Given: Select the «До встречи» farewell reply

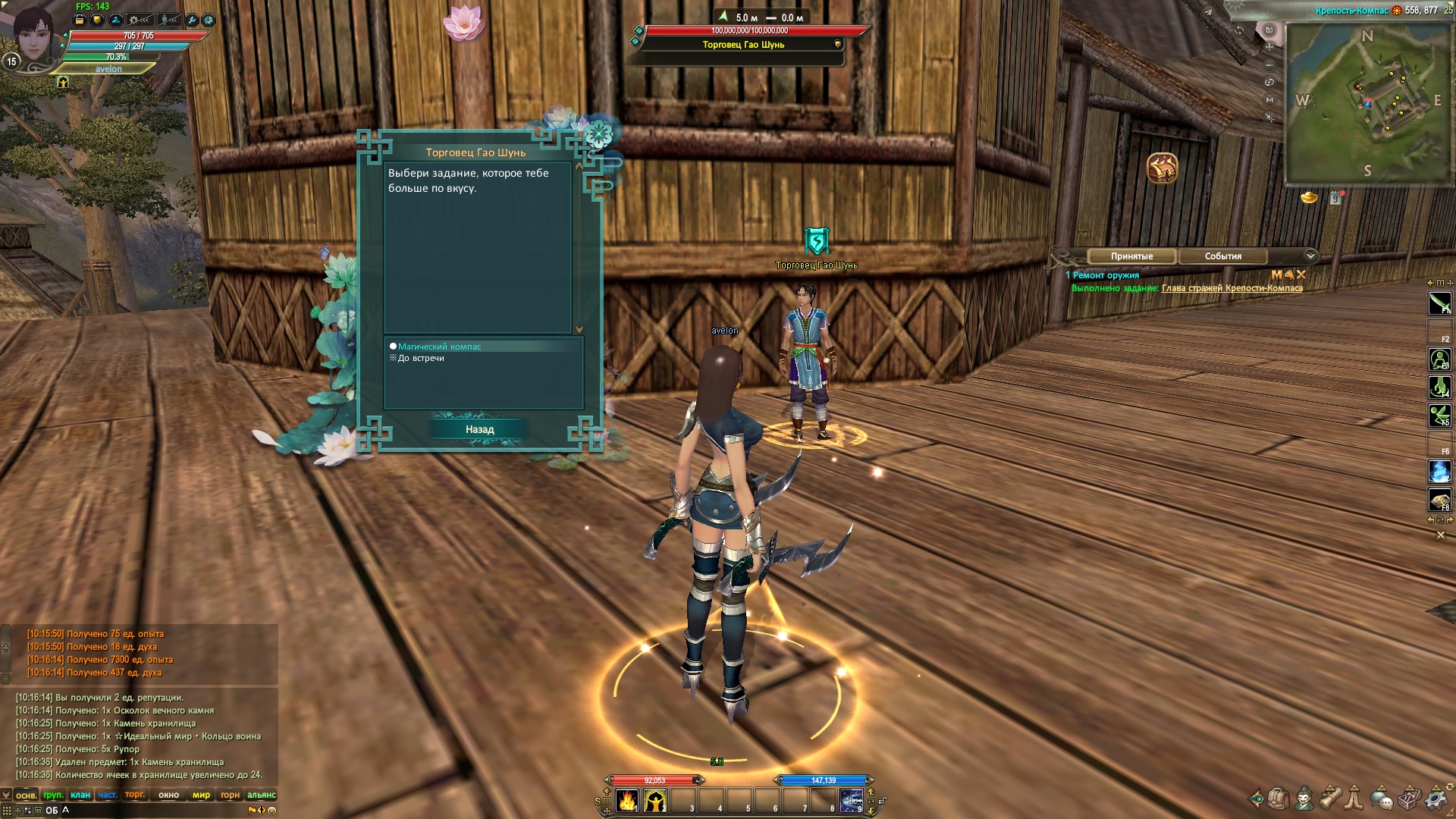Looking at the screenshot, I should point(421,358).
